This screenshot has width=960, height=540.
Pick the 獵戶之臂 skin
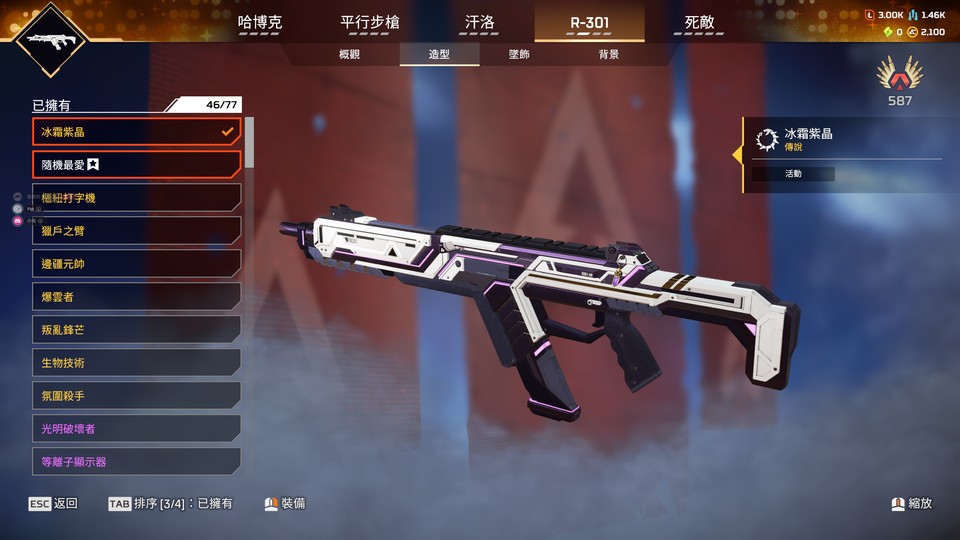[136, 231]
